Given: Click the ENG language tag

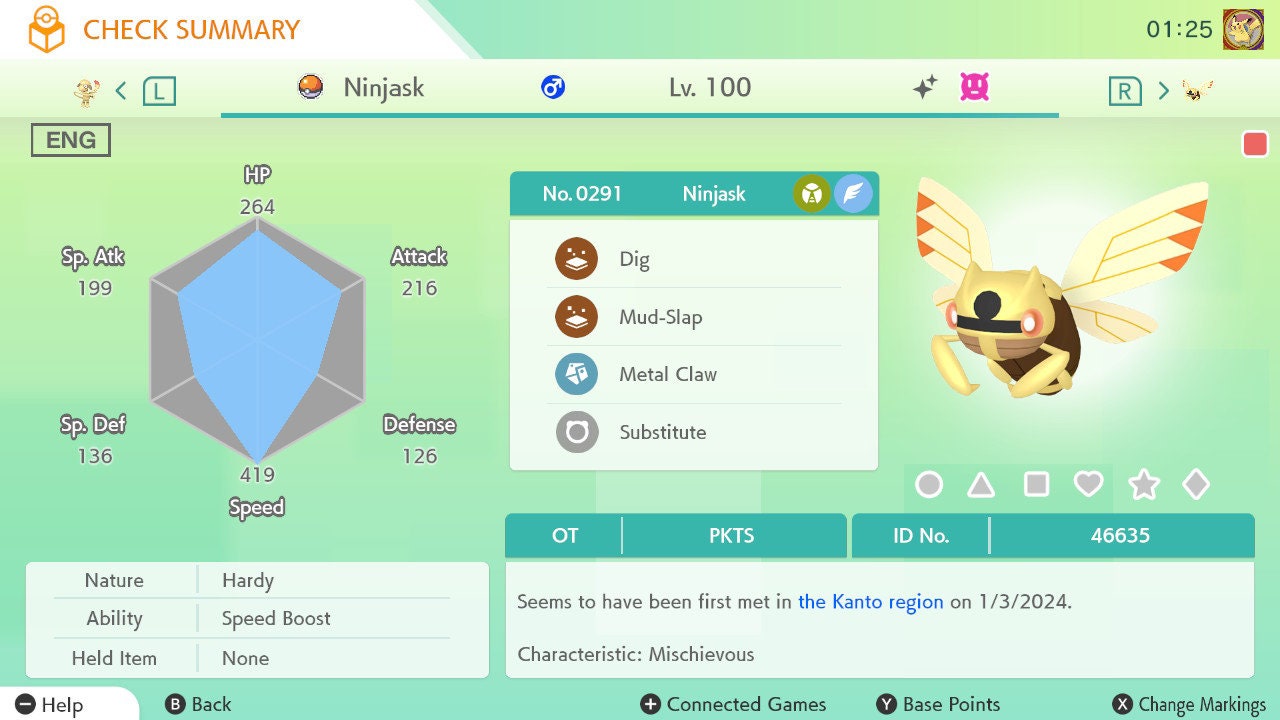Looking at the screenshot, I should click(71, 140).
